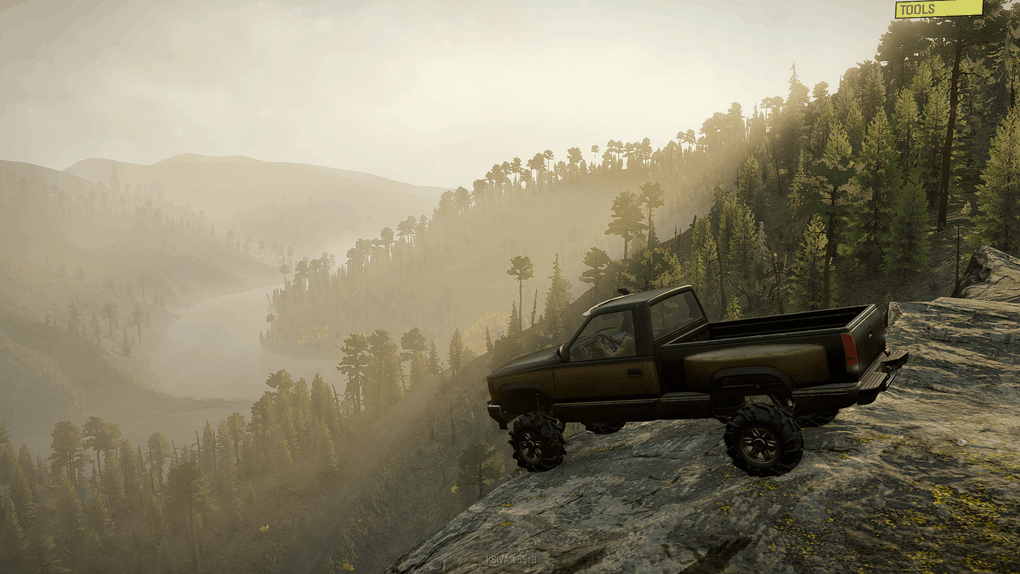Viewport: 1020px width, 574px height.
Task: Open the yellow TOOLS panel
Action: pyautogui.click(x=938, y=9)
